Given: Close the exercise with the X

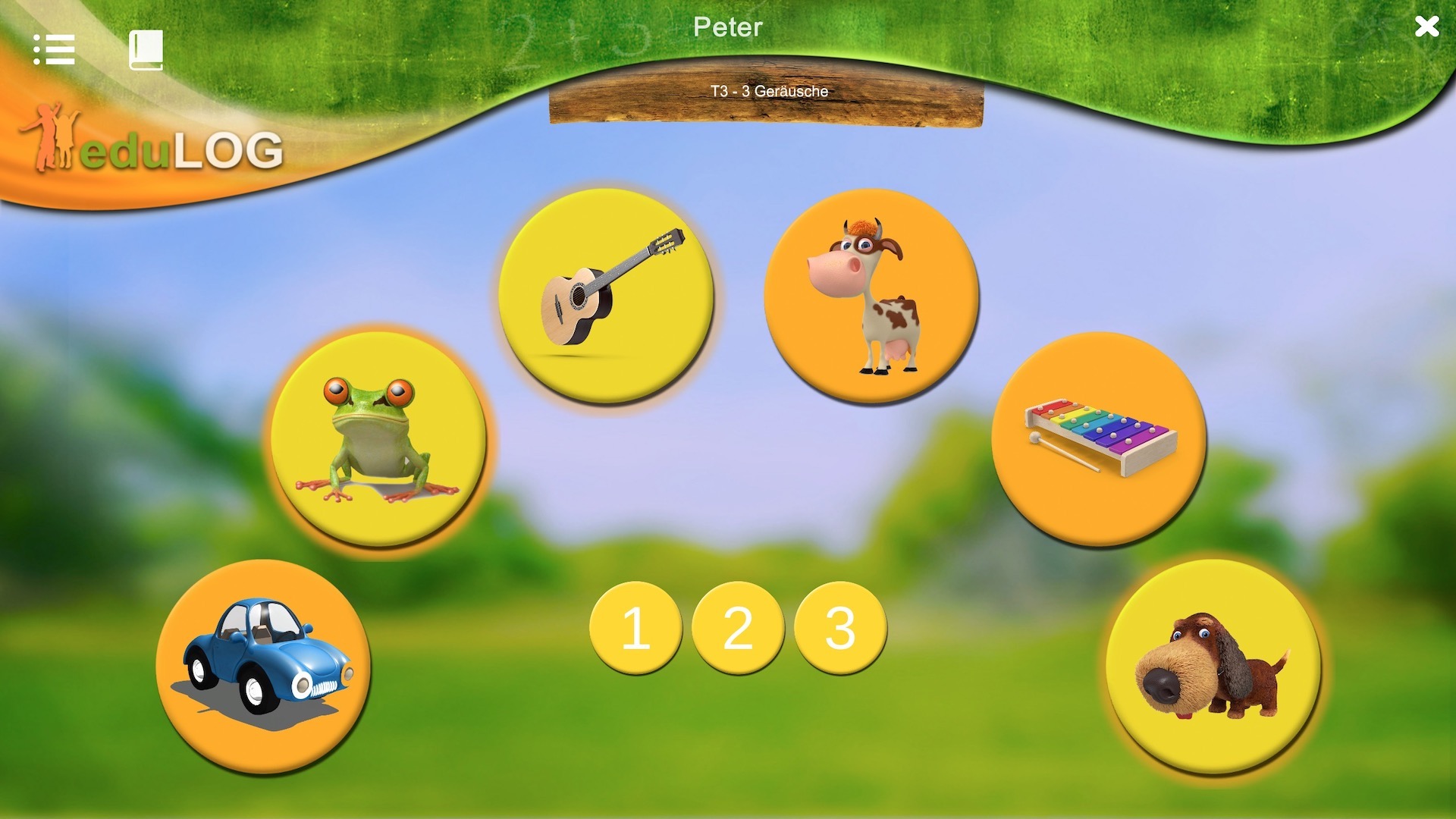Looking at the screenshot, I should click(x=1426, y=27).
